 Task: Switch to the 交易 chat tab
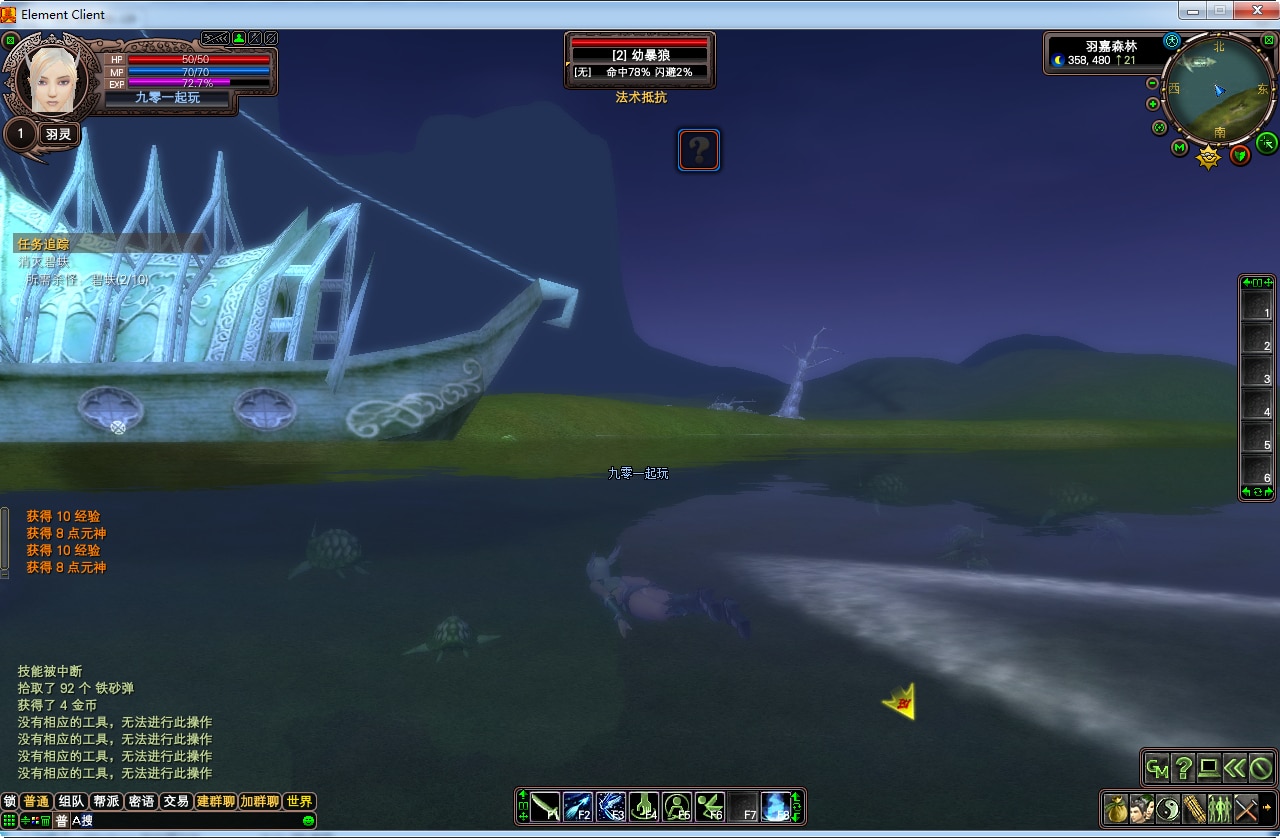pyautogui.click(x=176, y=801)
